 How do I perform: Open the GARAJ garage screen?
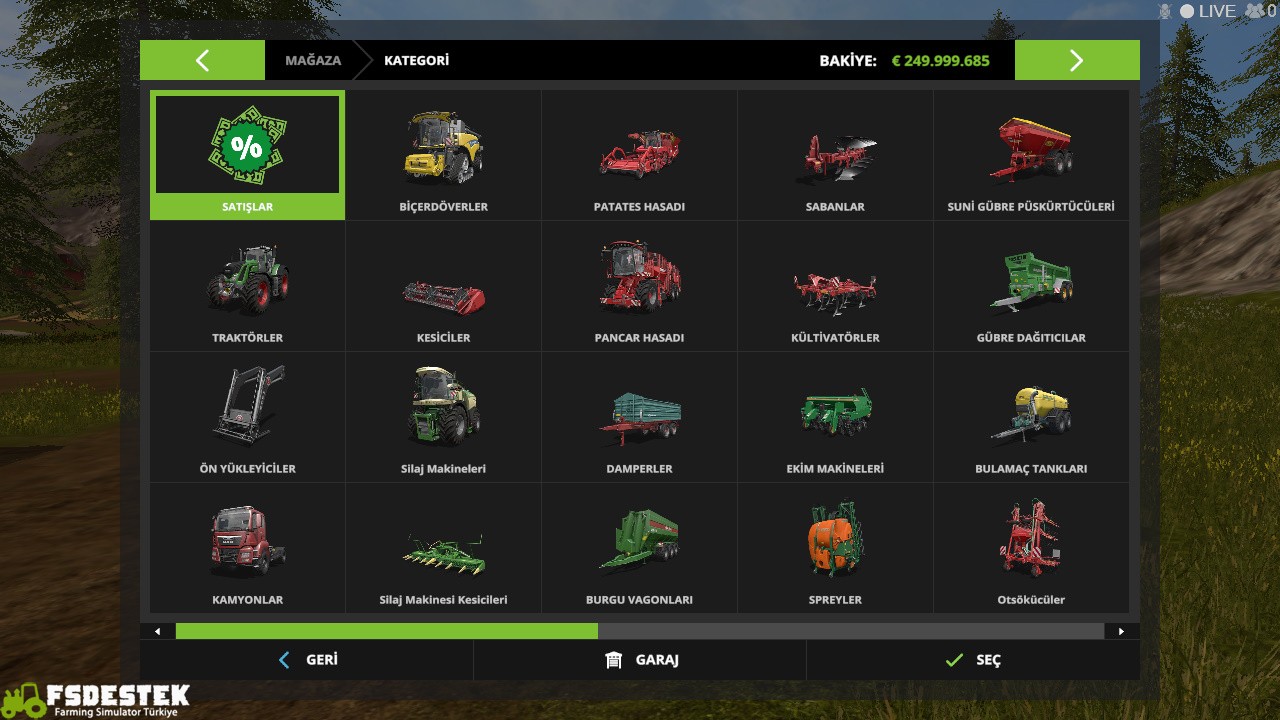click(639, 660)
